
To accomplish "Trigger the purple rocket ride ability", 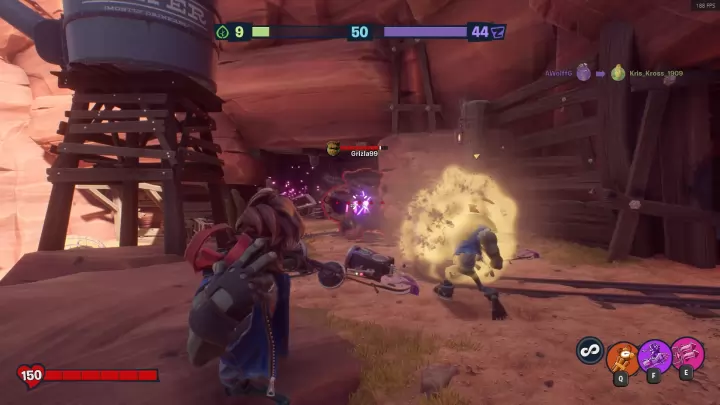I will (655, 356).
